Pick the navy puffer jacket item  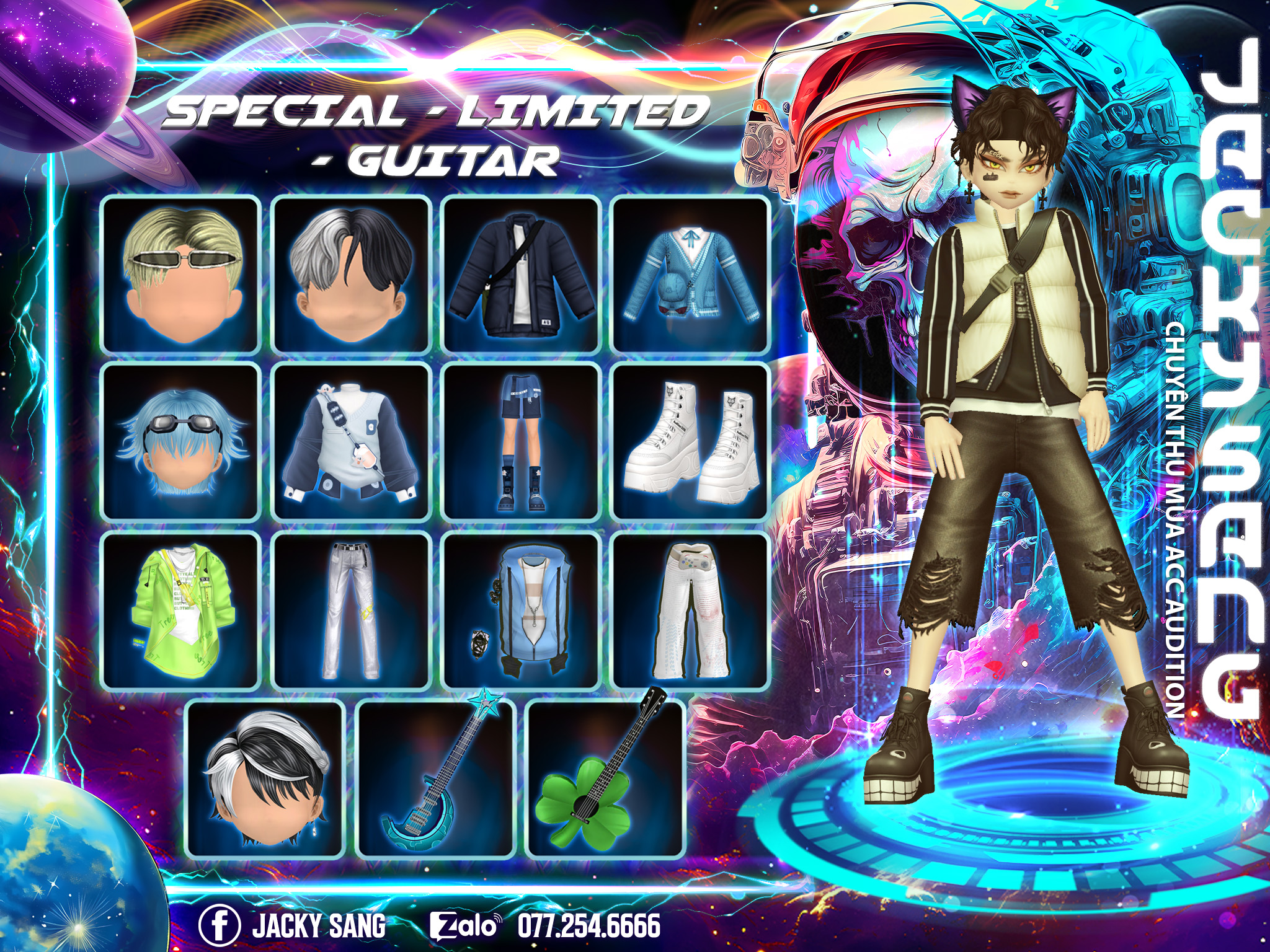pos(521,275)
